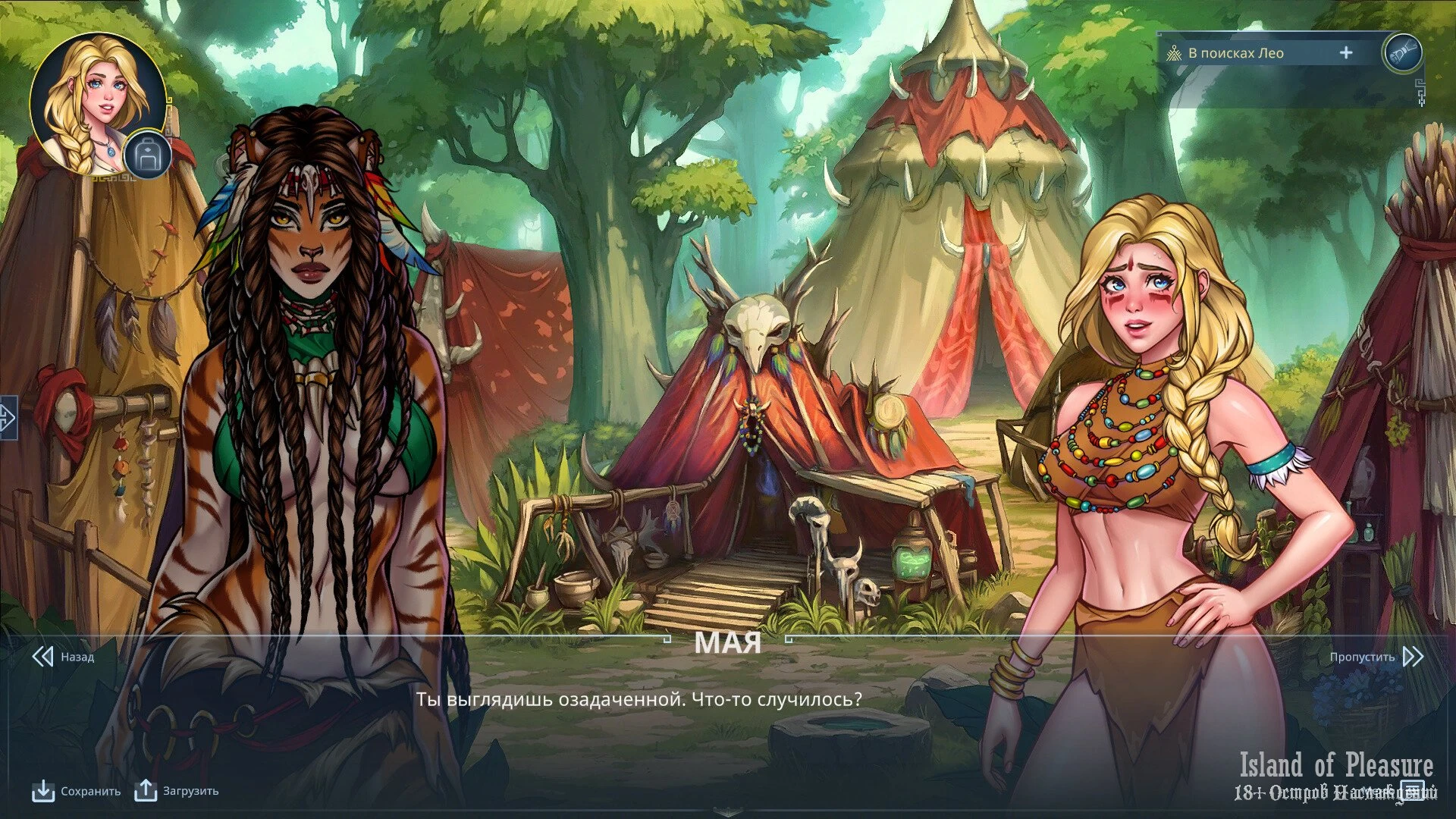This screenshot has height=819, width=1456.
Task: Load a save with Загрузить
Action: tap(177, 791)
